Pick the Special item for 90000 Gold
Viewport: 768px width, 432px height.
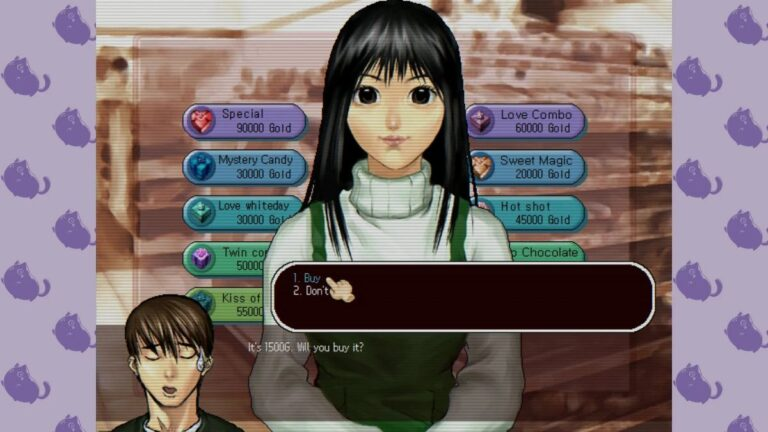(244, 121)
